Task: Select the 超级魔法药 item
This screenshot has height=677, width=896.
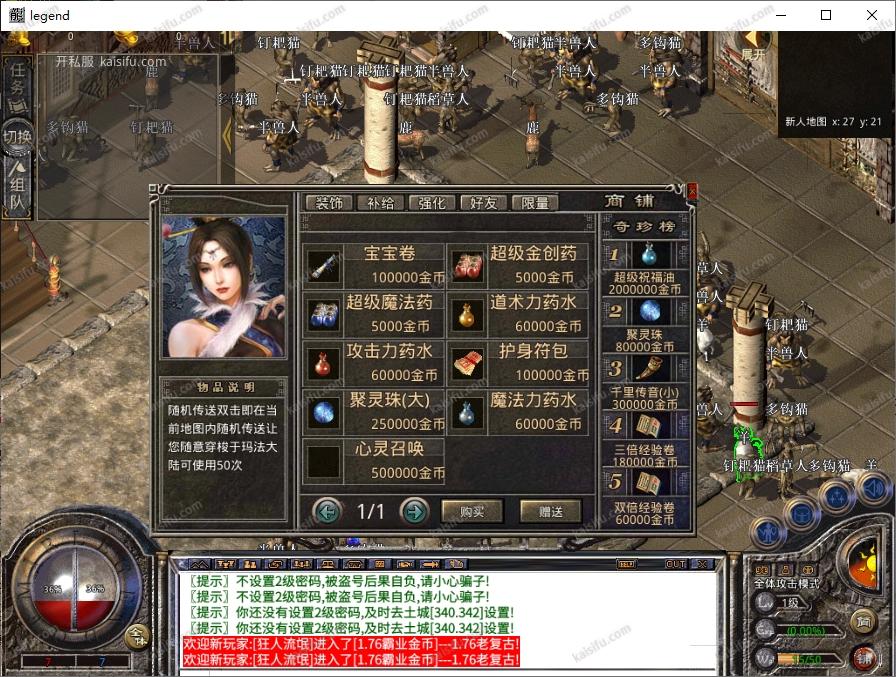Action: tap(373, 313)
